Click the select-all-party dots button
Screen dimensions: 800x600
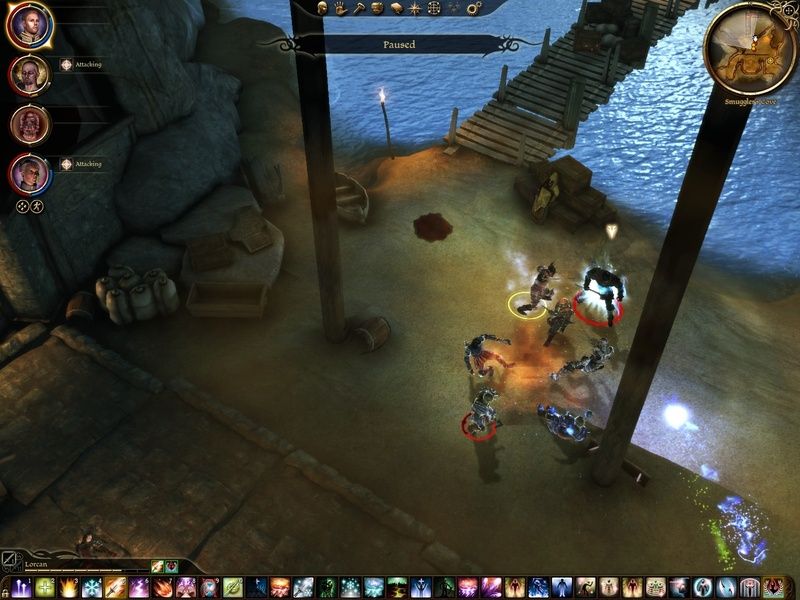(21, 206)
